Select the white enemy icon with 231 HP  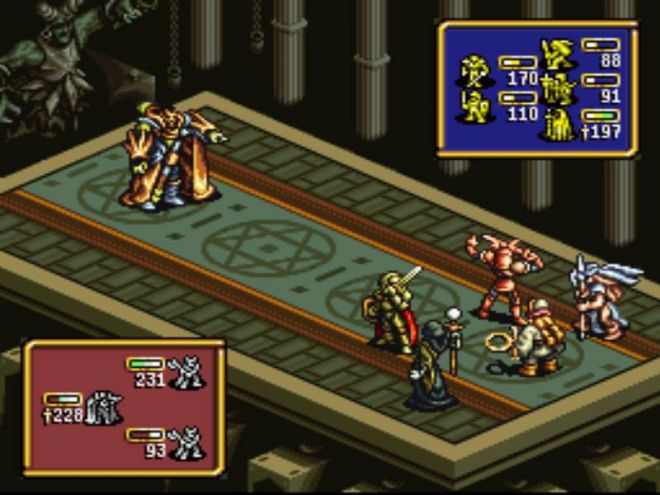click(186, 372)
